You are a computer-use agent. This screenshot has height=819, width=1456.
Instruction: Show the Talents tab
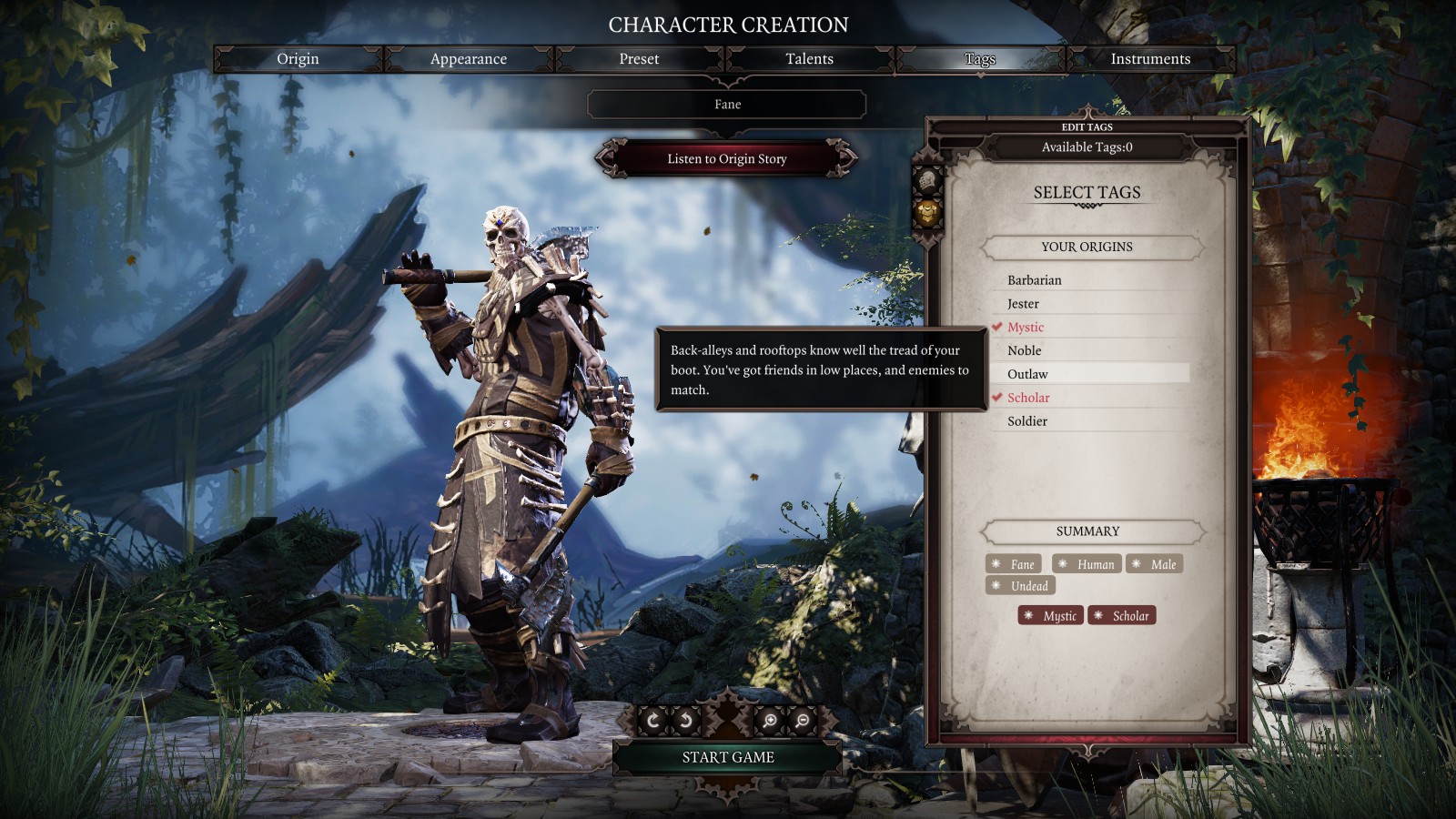(809, 59)
